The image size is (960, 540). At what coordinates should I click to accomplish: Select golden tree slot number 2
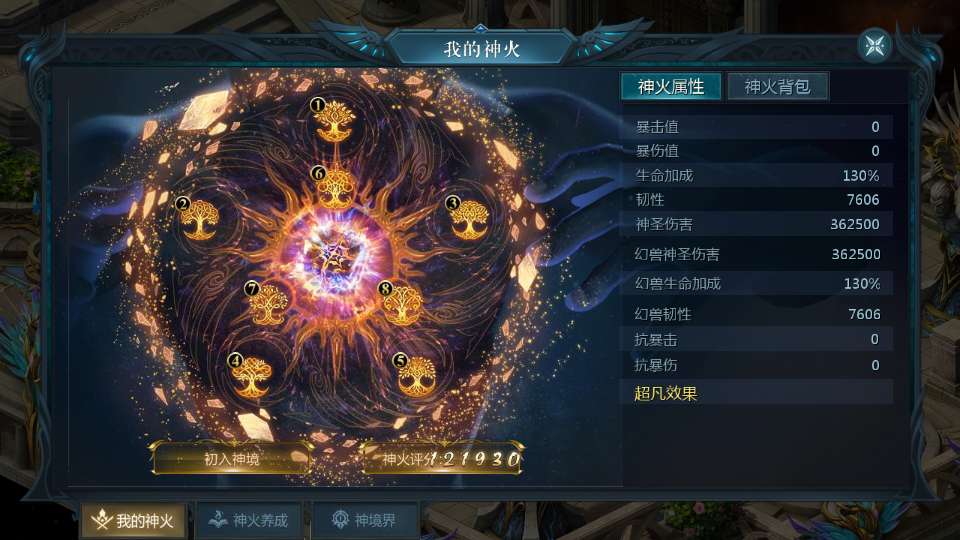[x=200, y=219]
